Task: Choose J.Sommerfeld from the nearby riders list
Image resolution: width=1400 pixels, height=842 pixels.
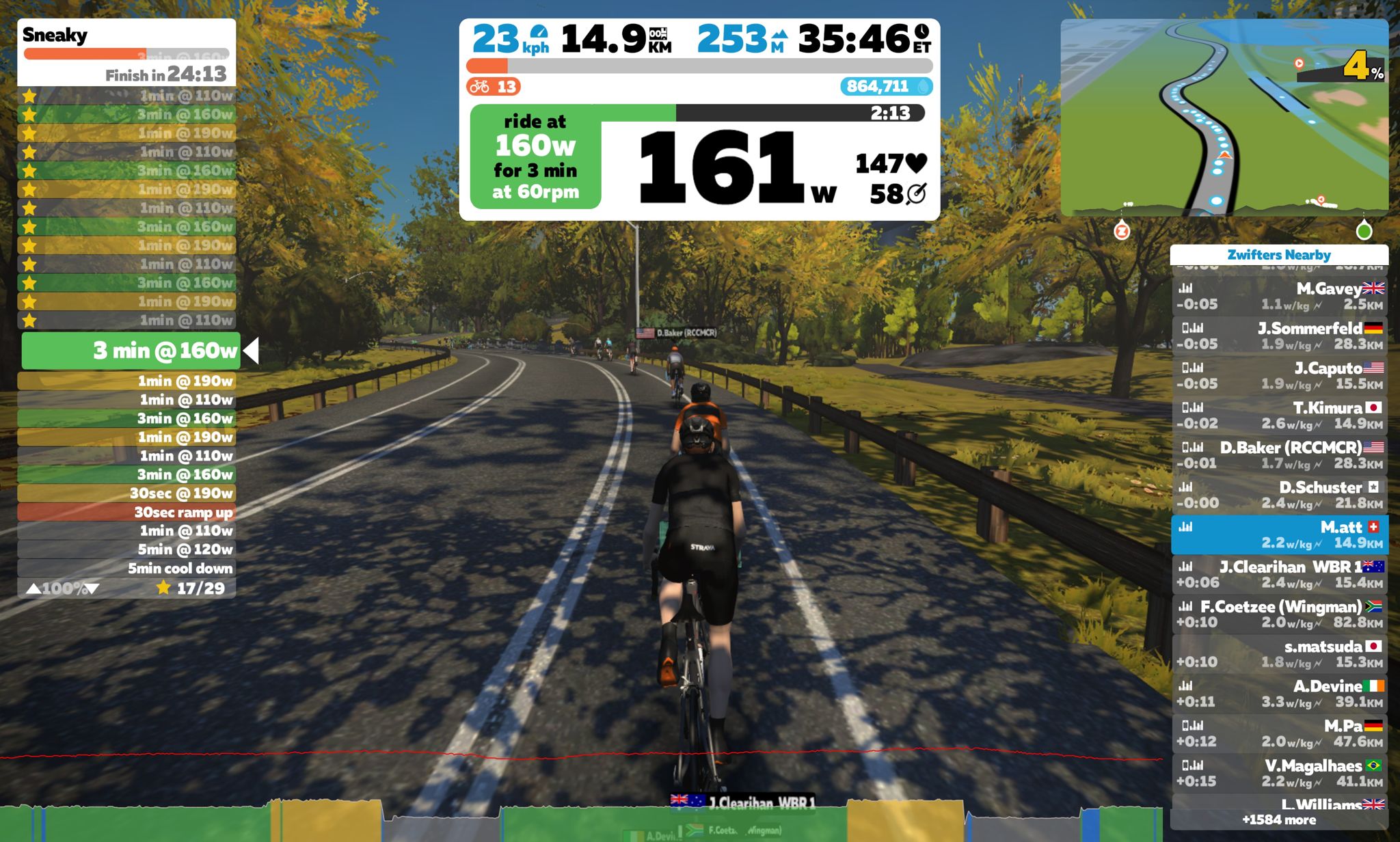Action: tap(1279, 336)
